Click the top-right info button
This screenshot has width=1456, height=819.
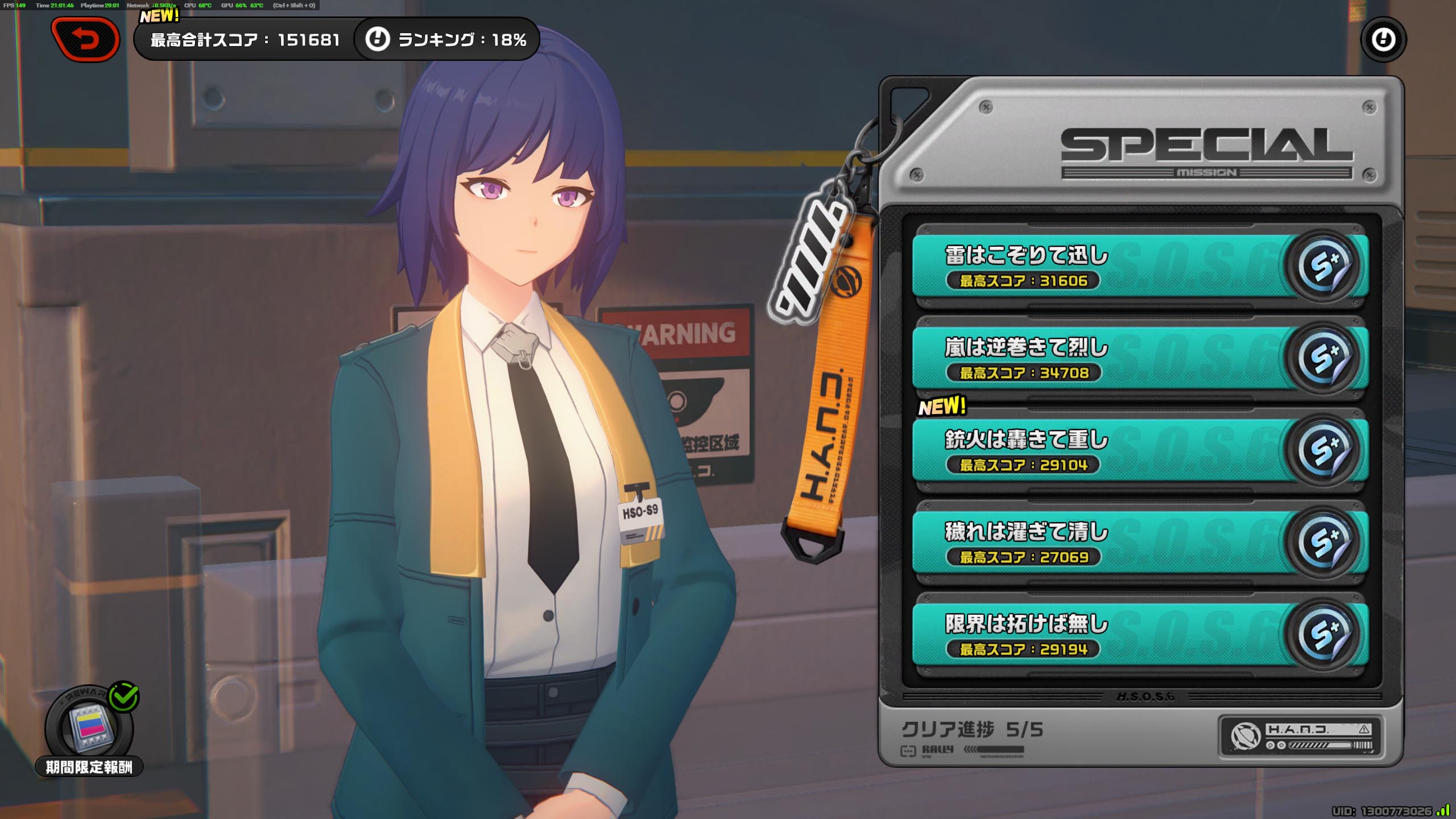pos(1383,40)
